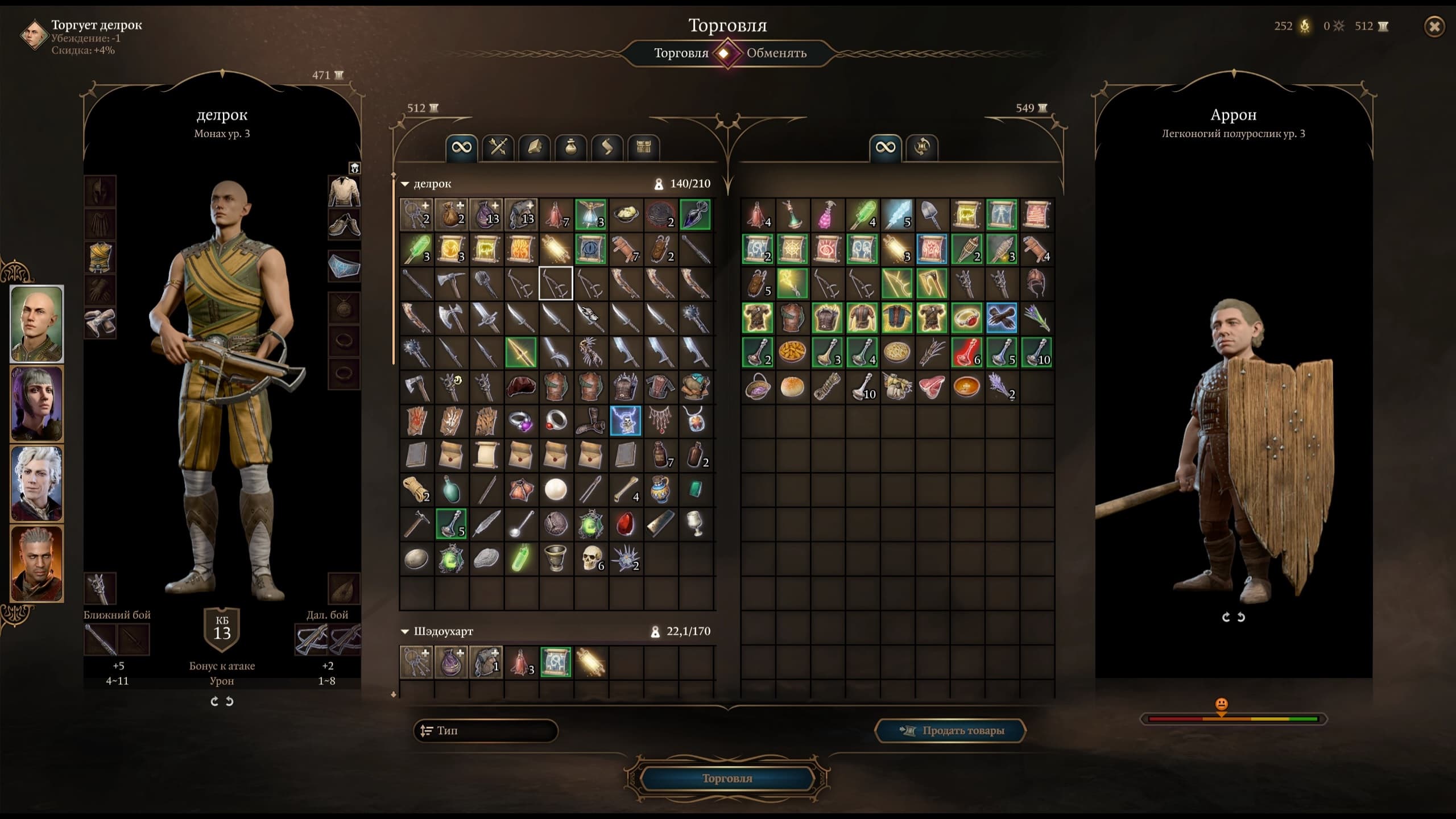Confirm the deal with the bottom Торговля button
The image size is (1456, 819).
click(x=727, y=778)
